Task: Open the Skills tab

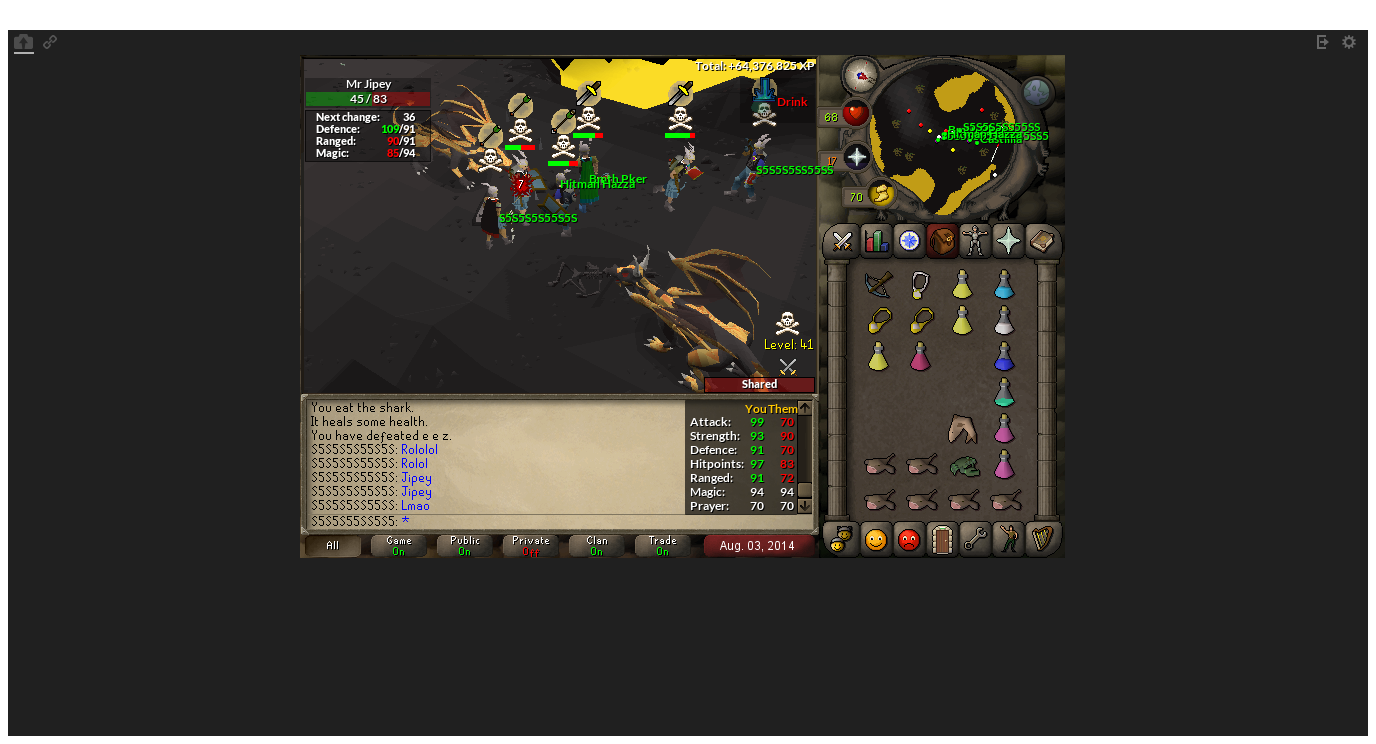Action: 873,241
